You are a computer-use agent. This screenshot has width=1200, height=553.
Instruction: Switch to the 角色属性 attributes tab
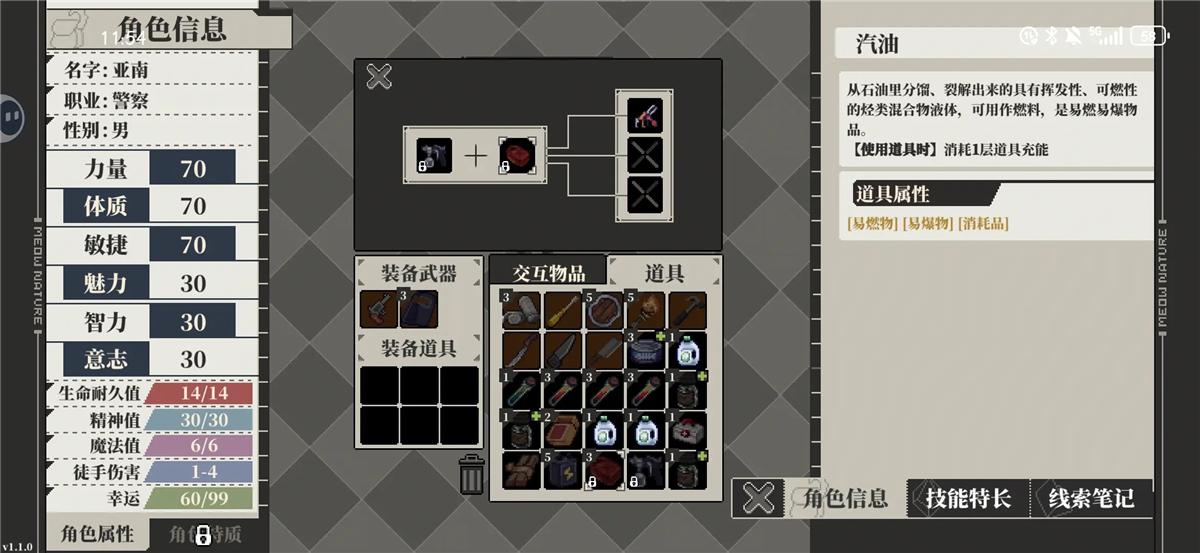tap(97, 533)
